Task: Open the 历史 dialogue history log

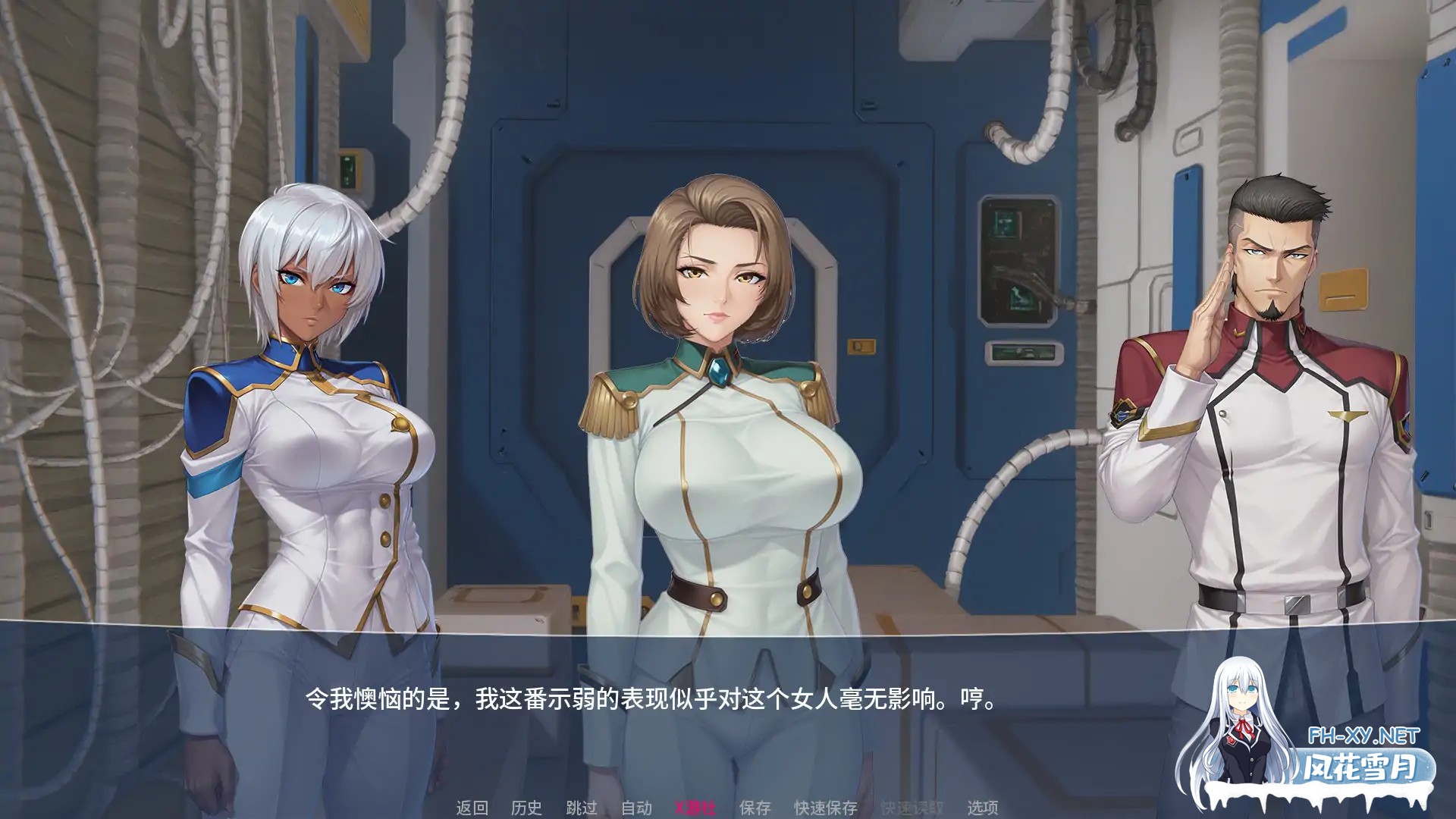Action: (527, 808)
